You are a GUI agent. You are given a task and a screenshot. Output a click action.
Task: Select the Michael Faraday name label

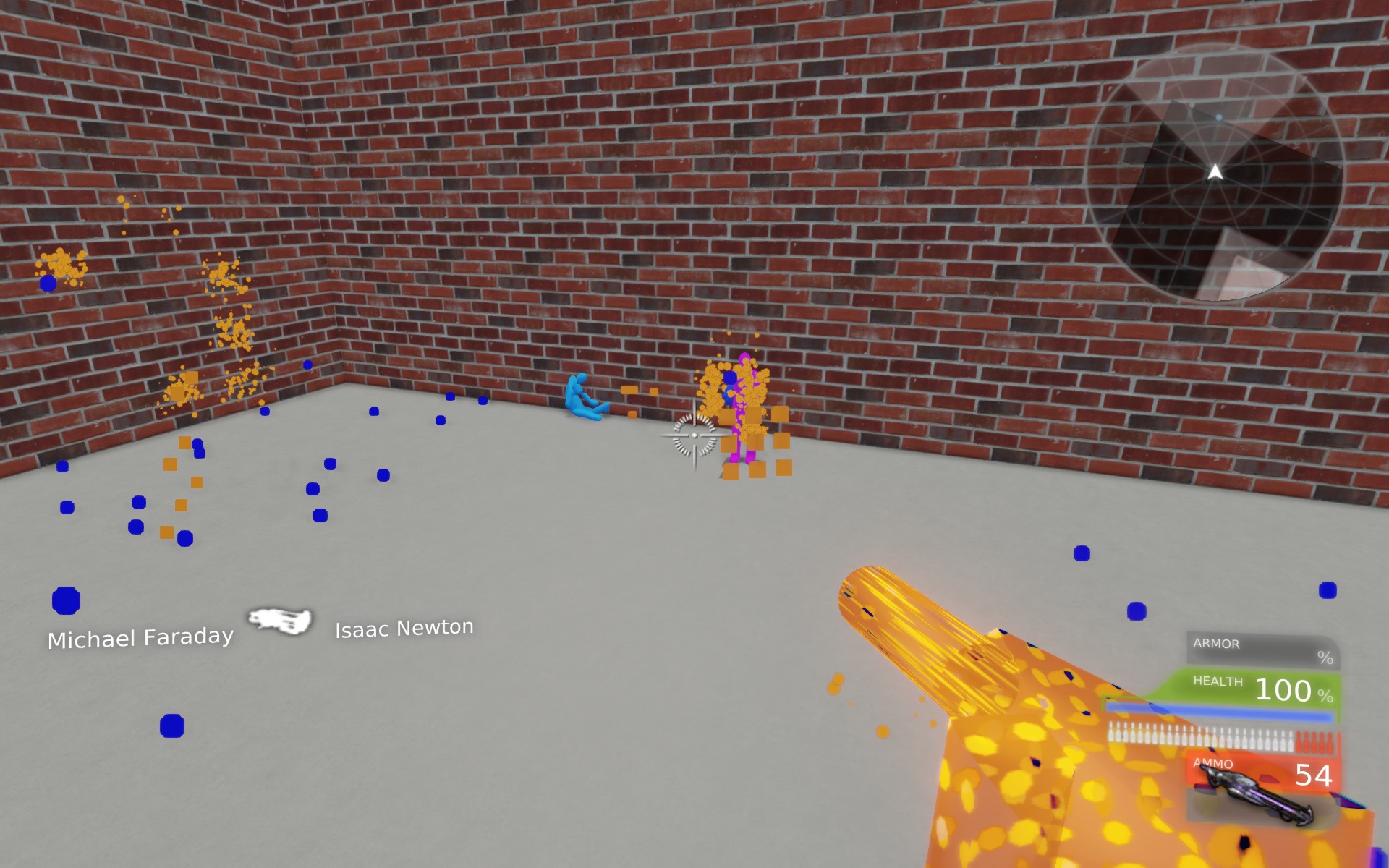coord(141,638)
